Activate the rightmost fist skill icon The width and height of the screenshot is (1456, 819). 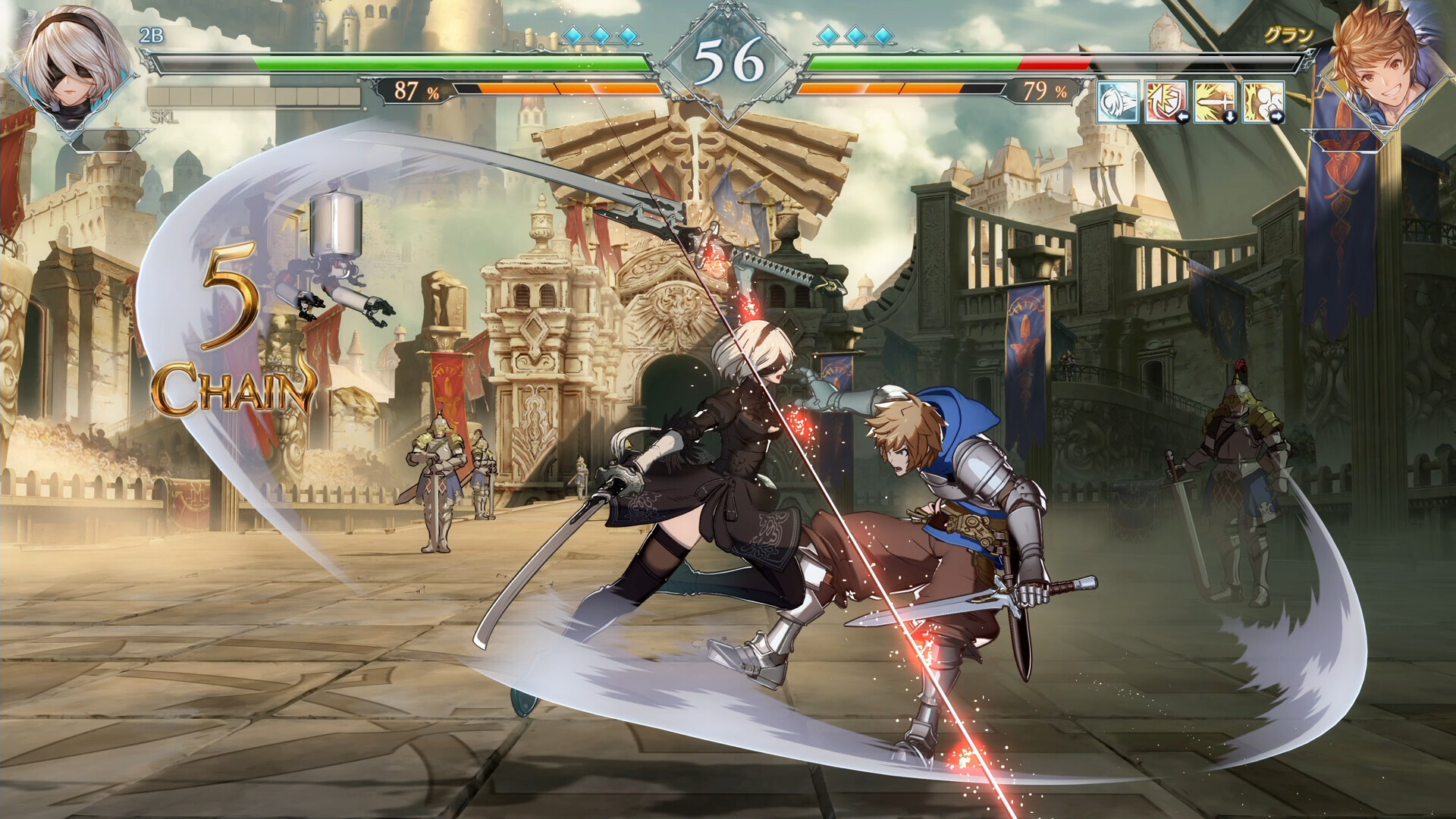click(1263, 101)
